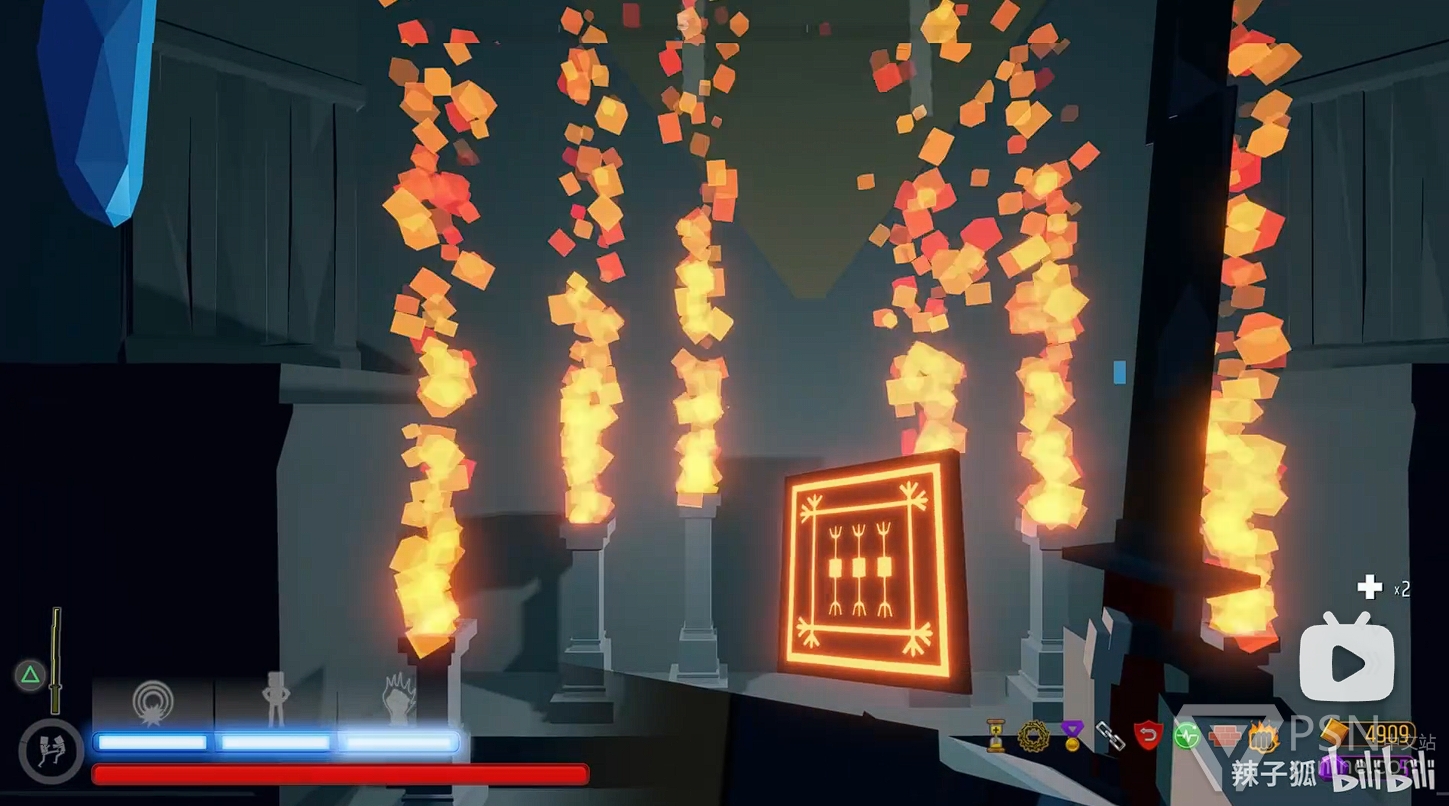Select the shockwave rings ability icon
The image size is (1449, 806).
tap(152, 701)
